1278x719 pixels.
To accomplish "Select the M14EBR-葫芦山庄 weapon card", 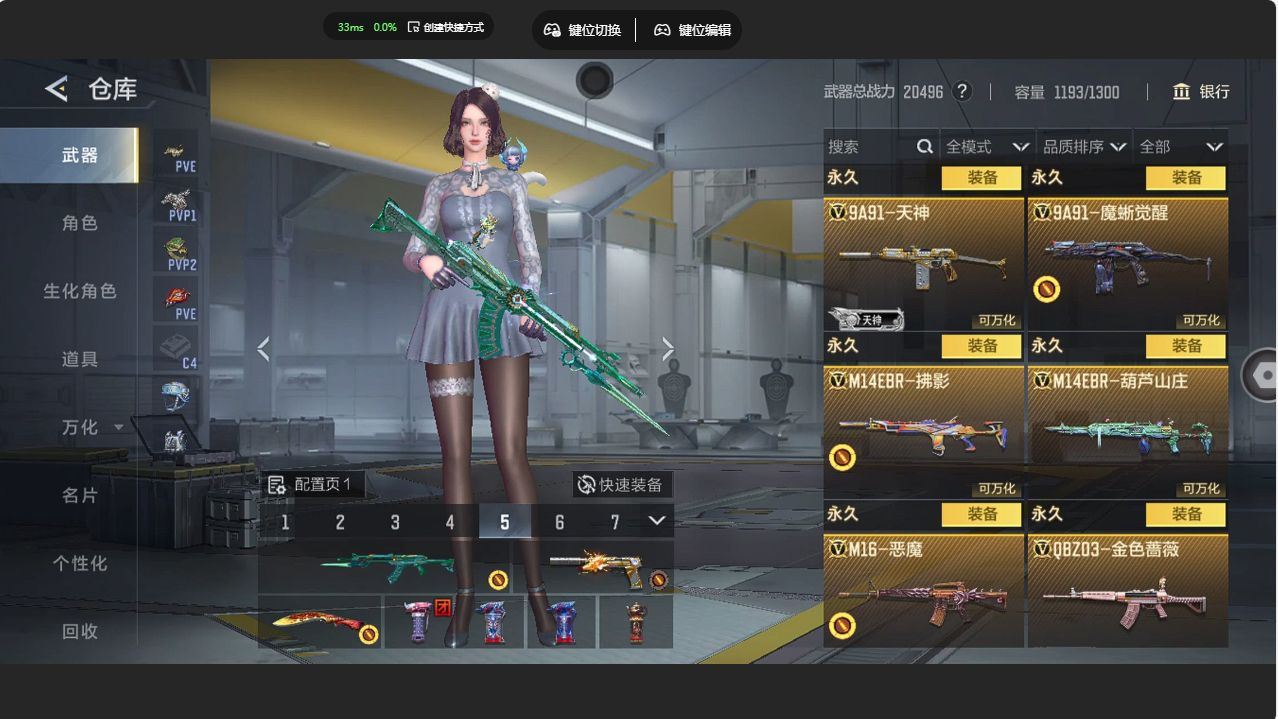I will pyautogui.click(x=1127, y=431).
